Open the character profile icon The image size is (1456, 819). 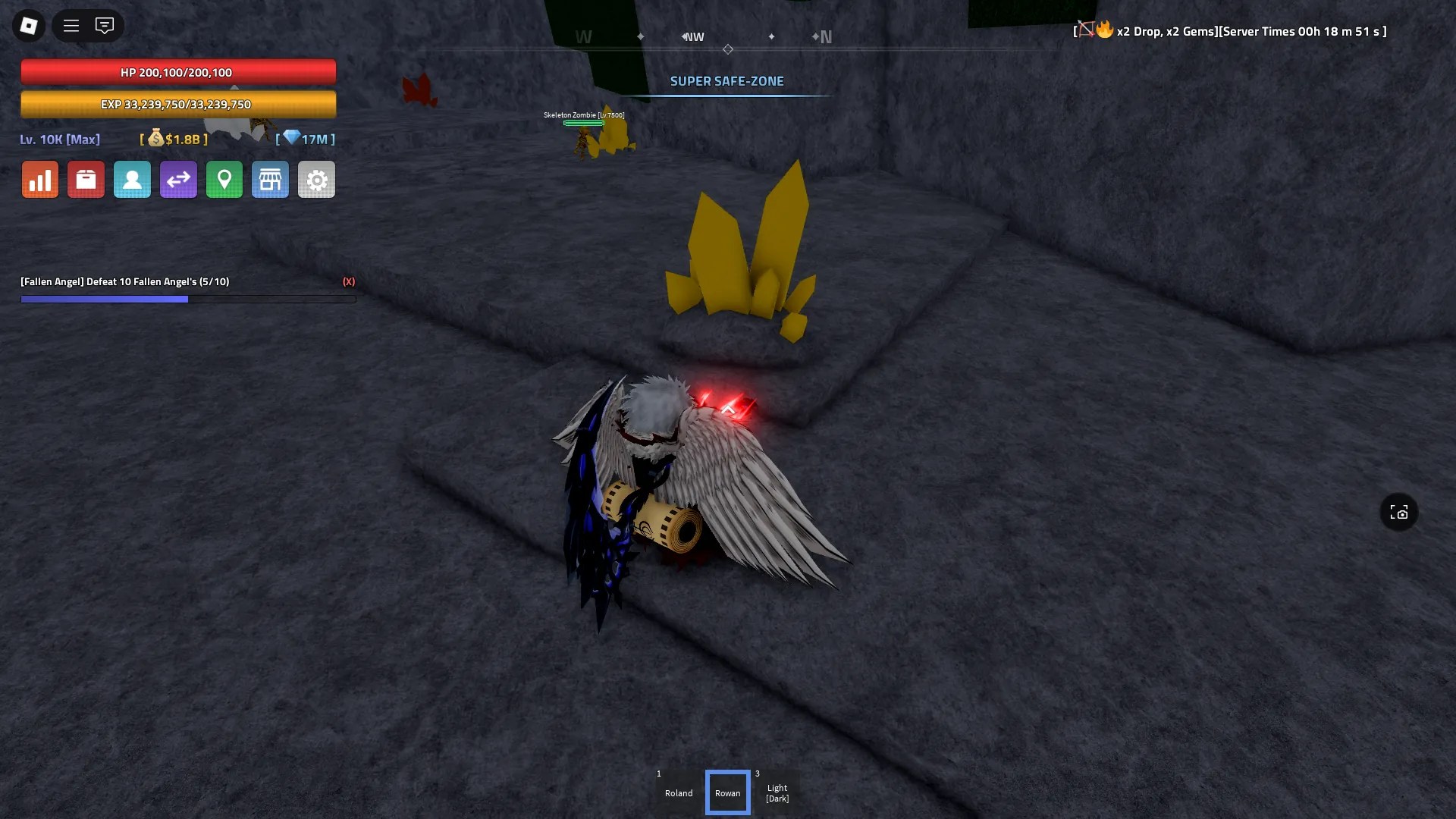click(x=132, y=179)
